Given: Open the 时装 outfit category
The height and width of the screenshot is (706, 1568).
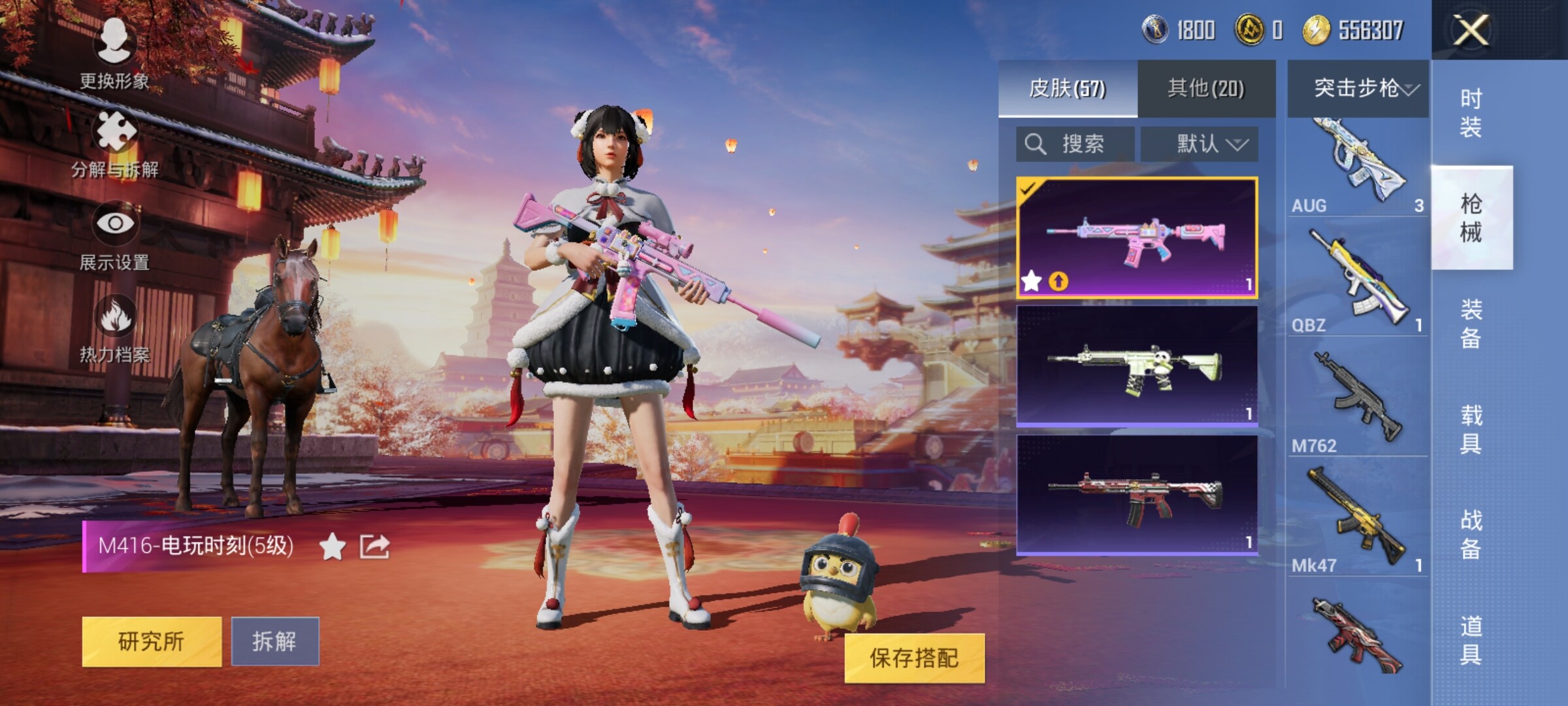Looking at the screenshot, I should tap(1471, 112).
